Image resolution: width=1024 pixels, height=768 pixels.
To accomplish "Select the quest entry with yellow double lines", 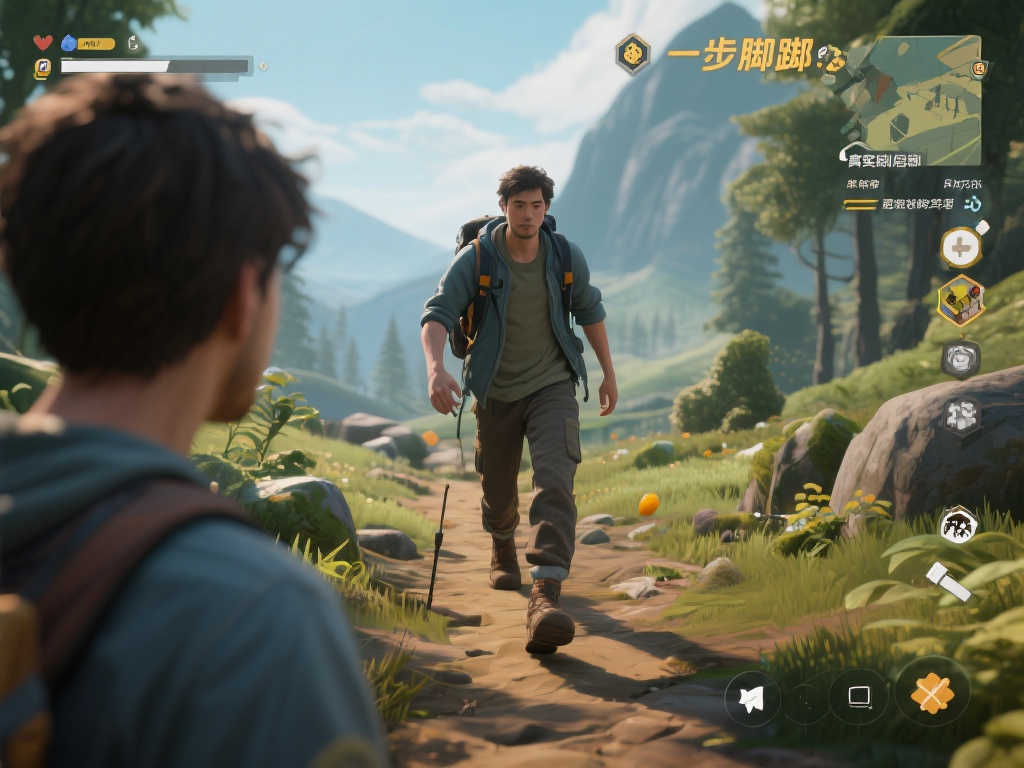I will click(x=900, y=204).
